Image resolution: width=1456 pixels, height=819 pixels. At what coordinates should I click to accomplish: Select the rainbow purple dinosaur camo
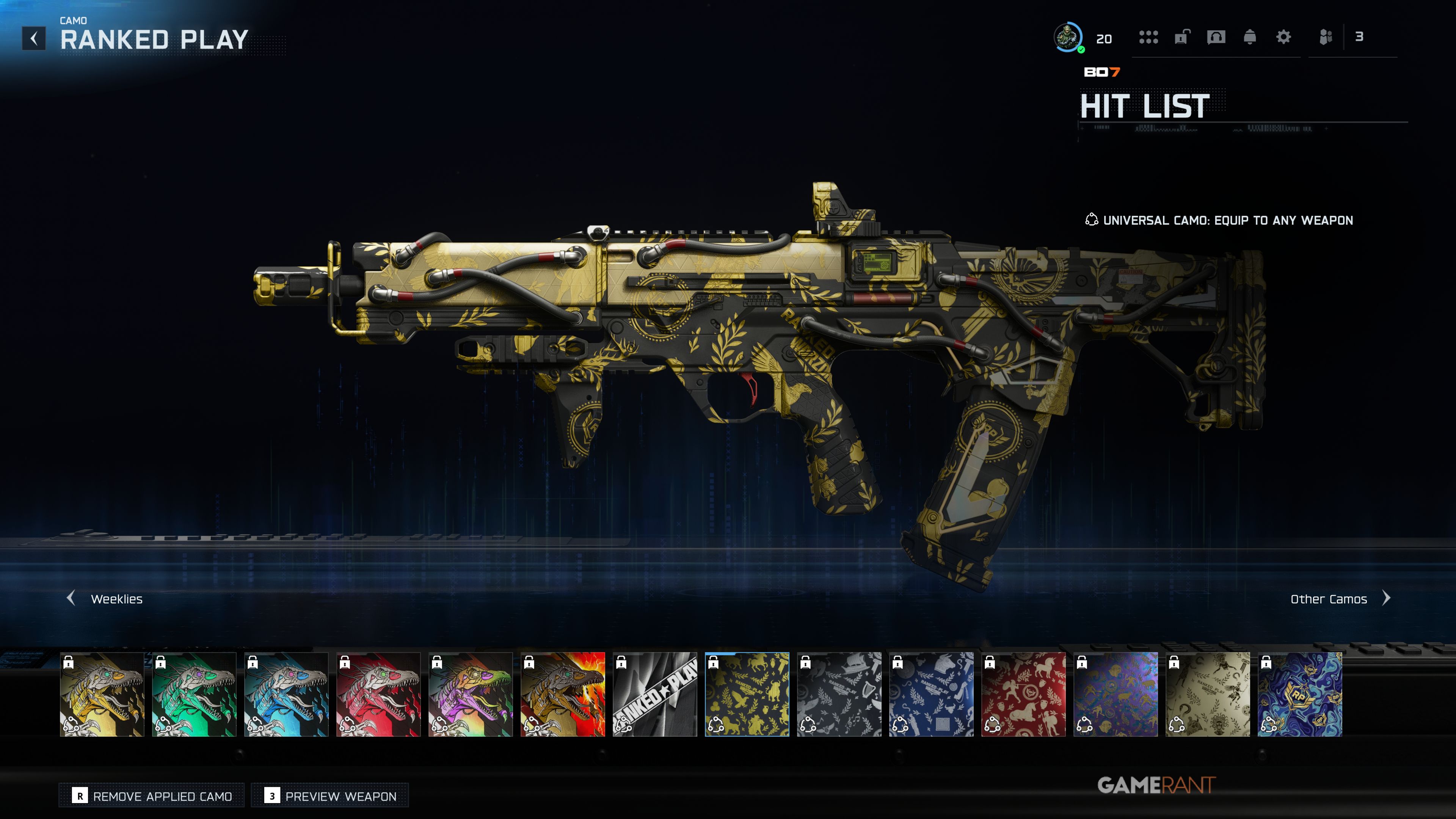(x=470, y=694)
